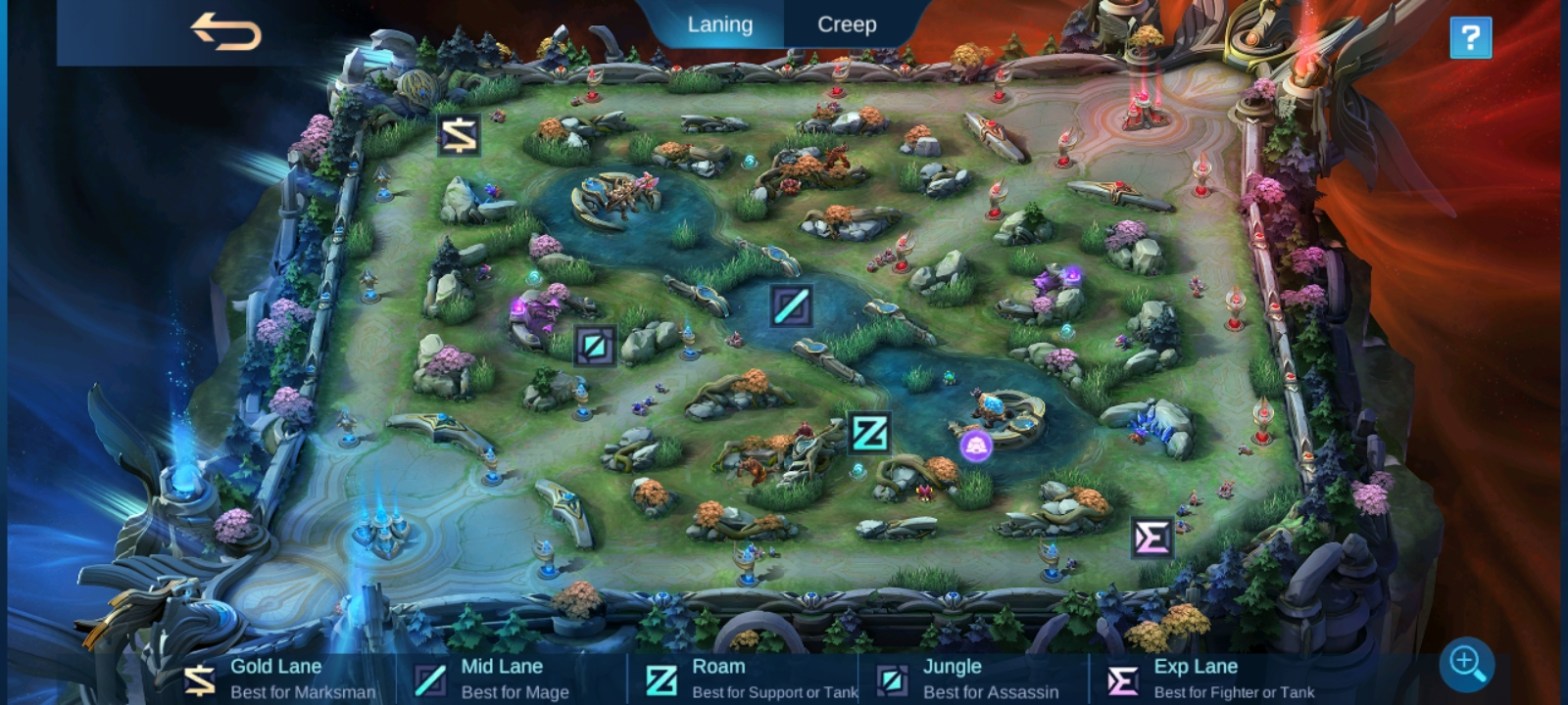Select the Exp Lane marker on map
This screenshot has width=1568, height=705.
tap(1152, 538)
